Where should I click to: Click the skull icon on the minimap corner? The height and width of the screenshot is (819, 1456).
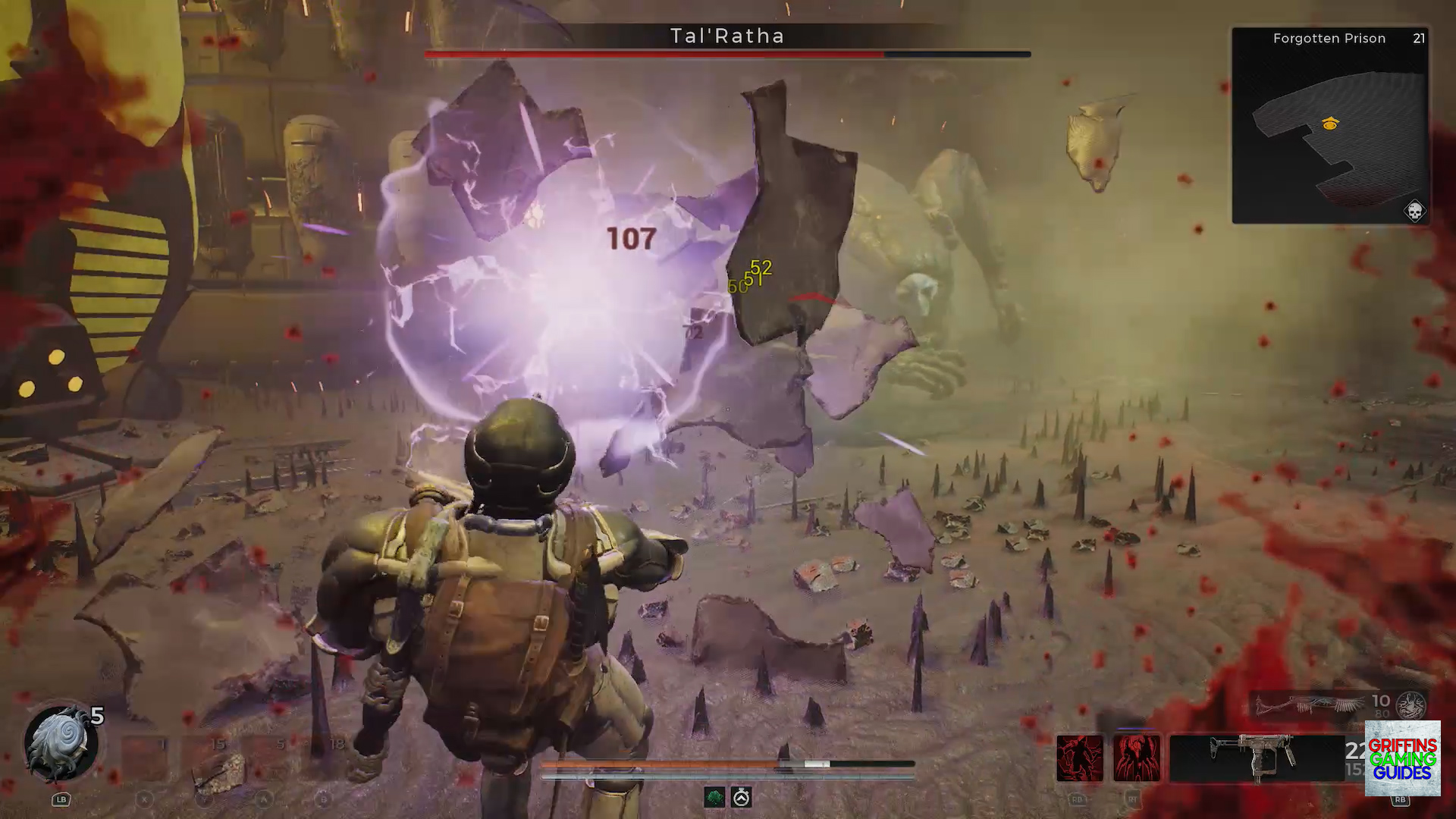[1416, 211]
